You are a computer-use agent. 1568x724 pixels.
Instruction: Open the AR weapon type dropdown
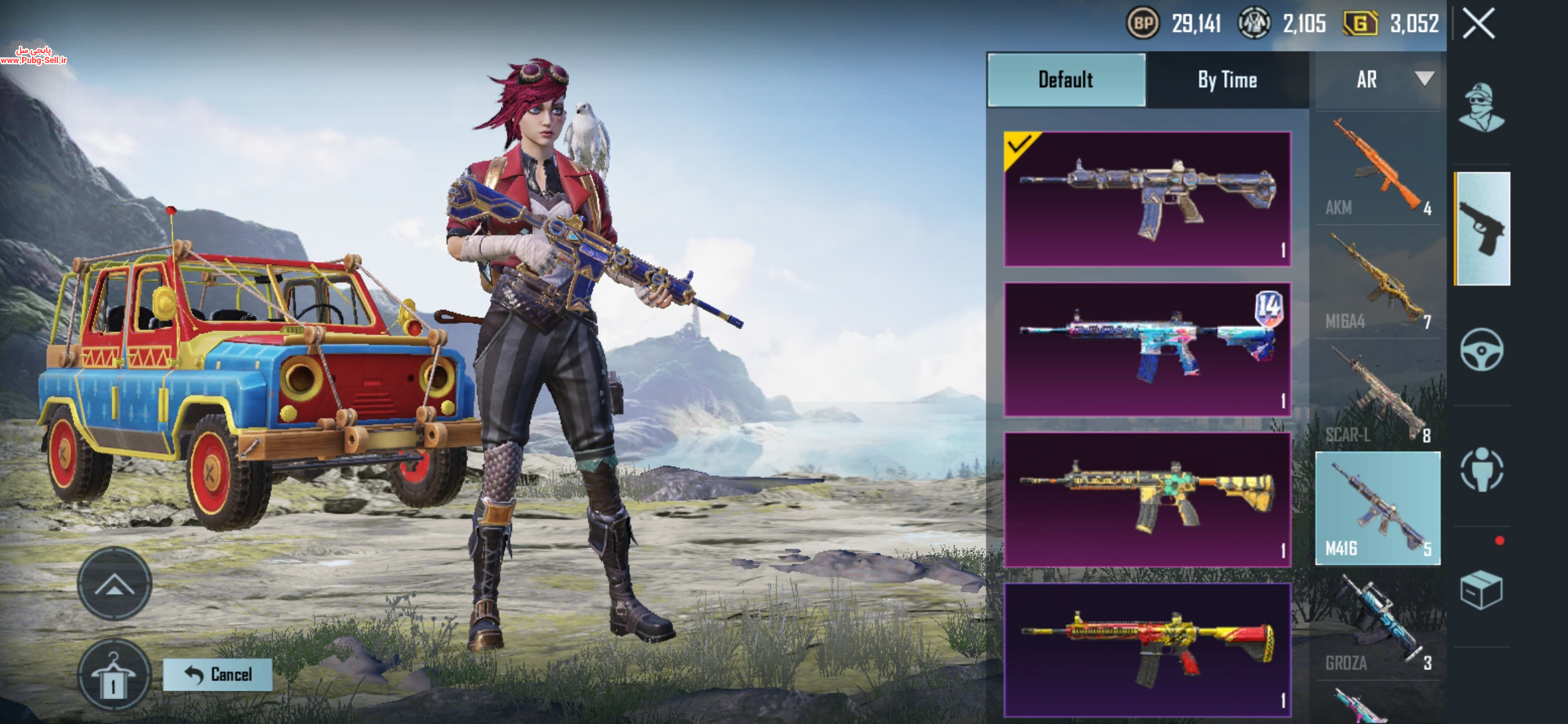coord(1378,80)
